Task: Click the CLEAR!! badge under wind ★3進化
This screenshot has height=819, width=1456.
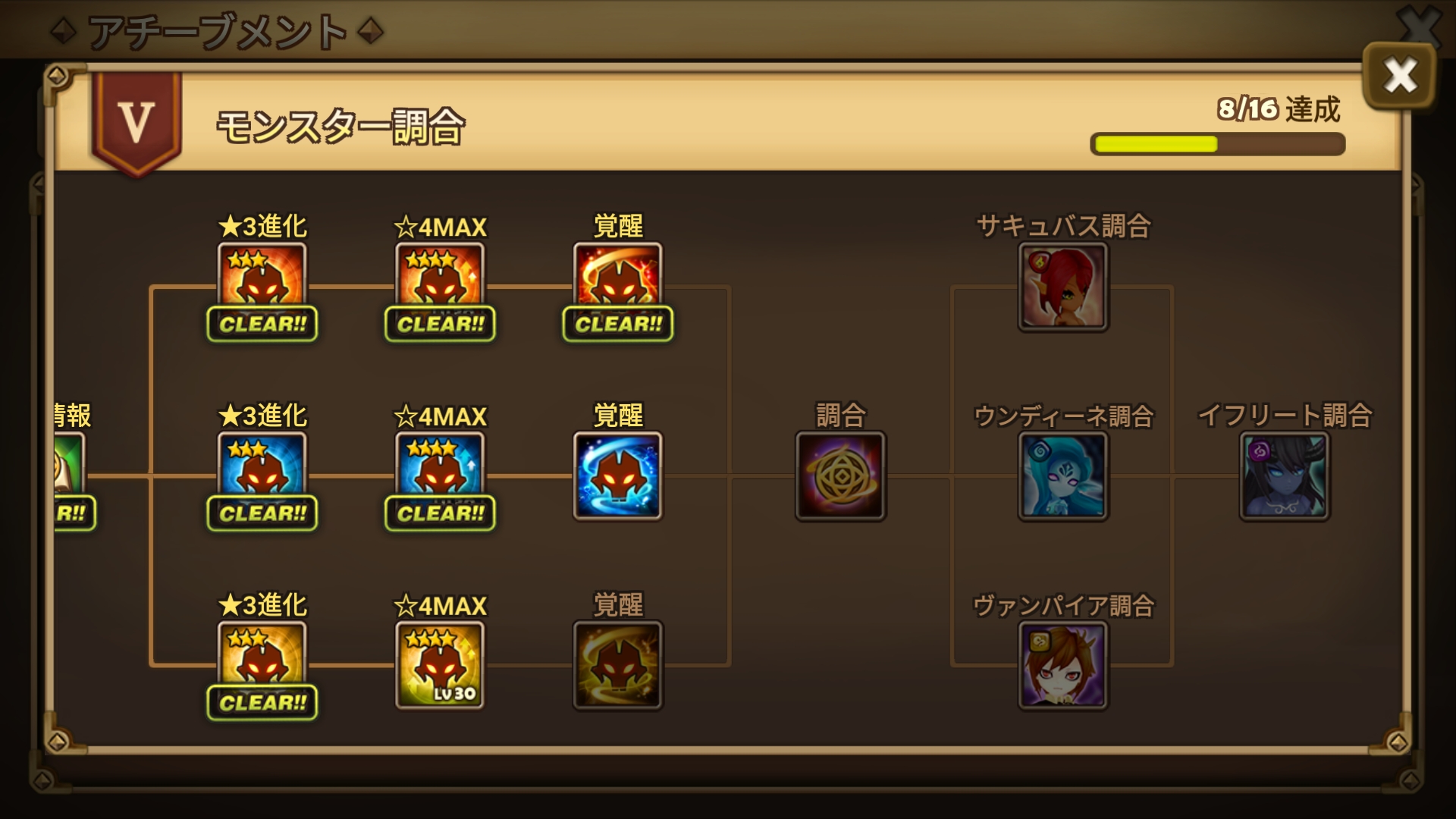Action: [x=262, y=703]
